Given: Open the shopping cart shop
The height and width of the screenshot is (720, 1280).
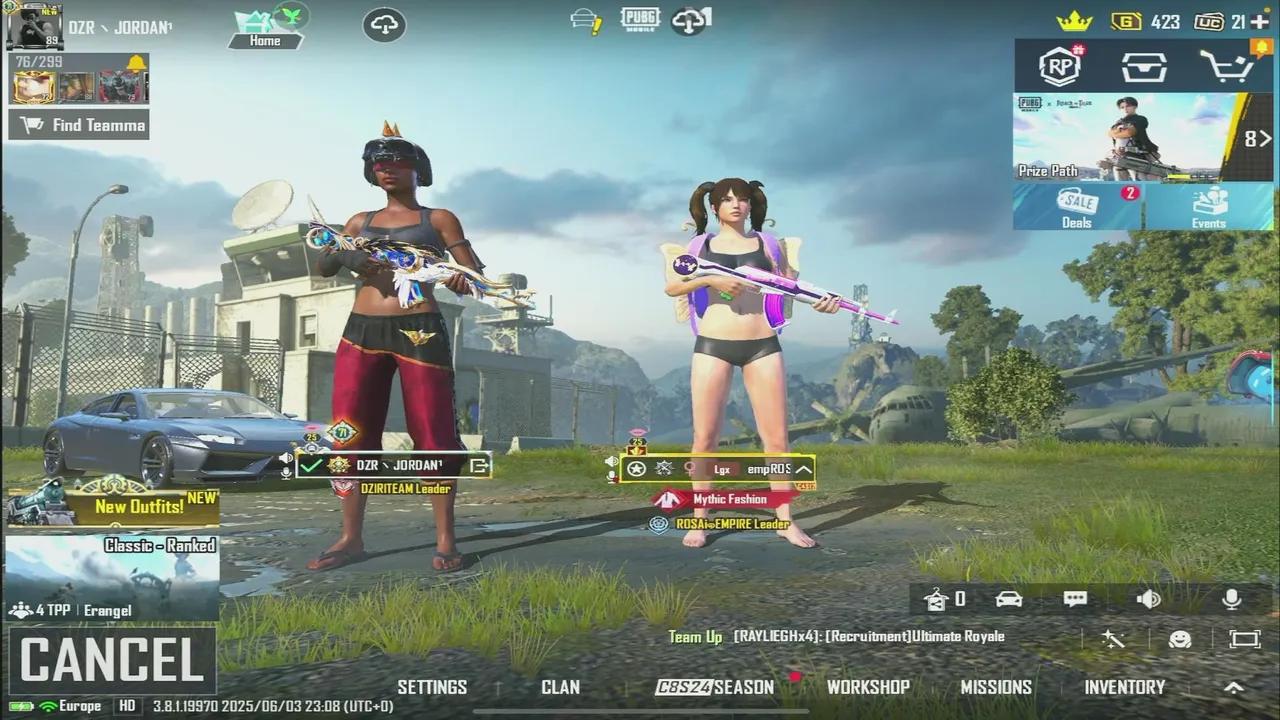Looking at the screenshot, I should coord(1227,67).
